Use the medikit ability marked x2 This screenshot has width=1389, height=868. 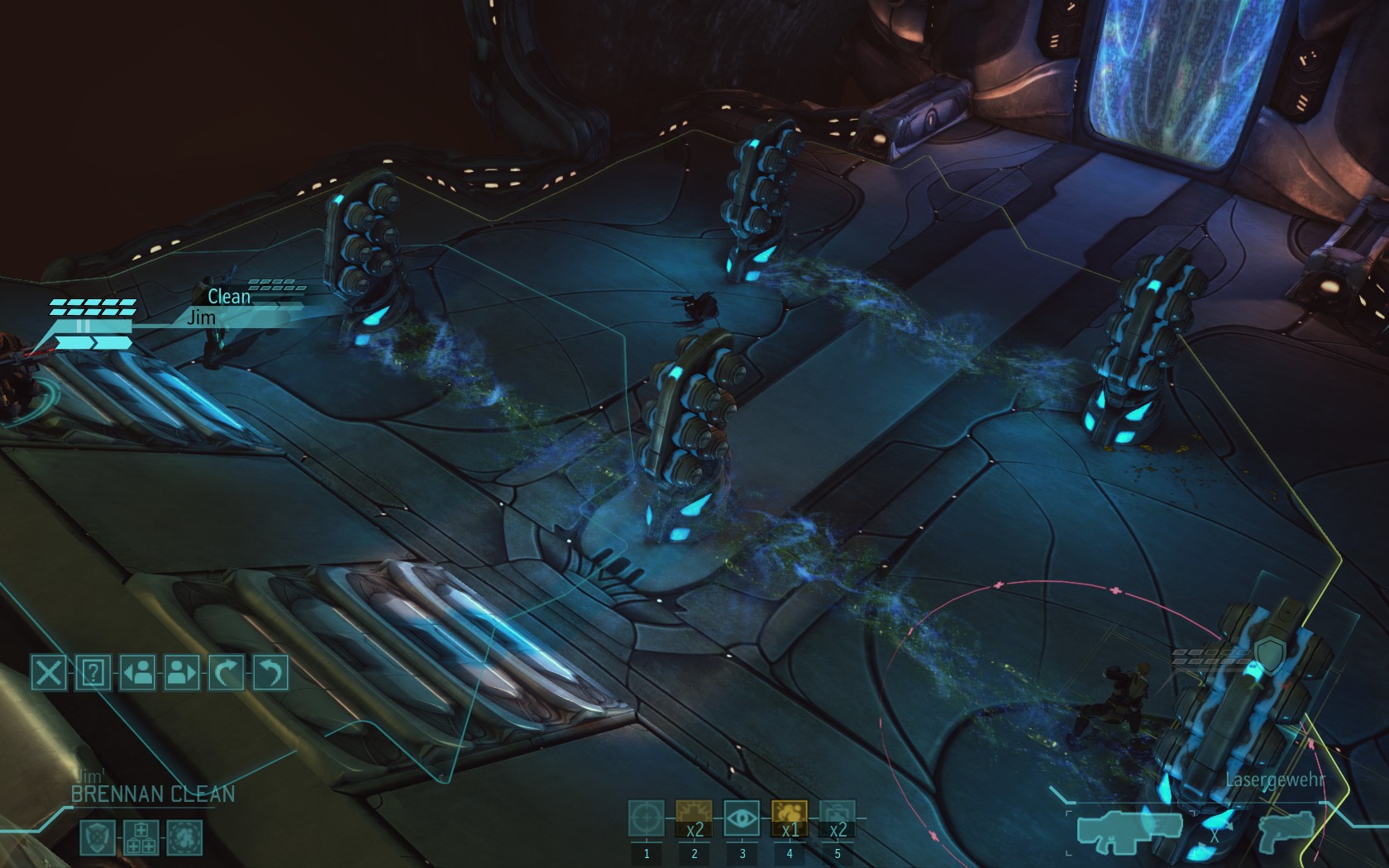[694, 819]
